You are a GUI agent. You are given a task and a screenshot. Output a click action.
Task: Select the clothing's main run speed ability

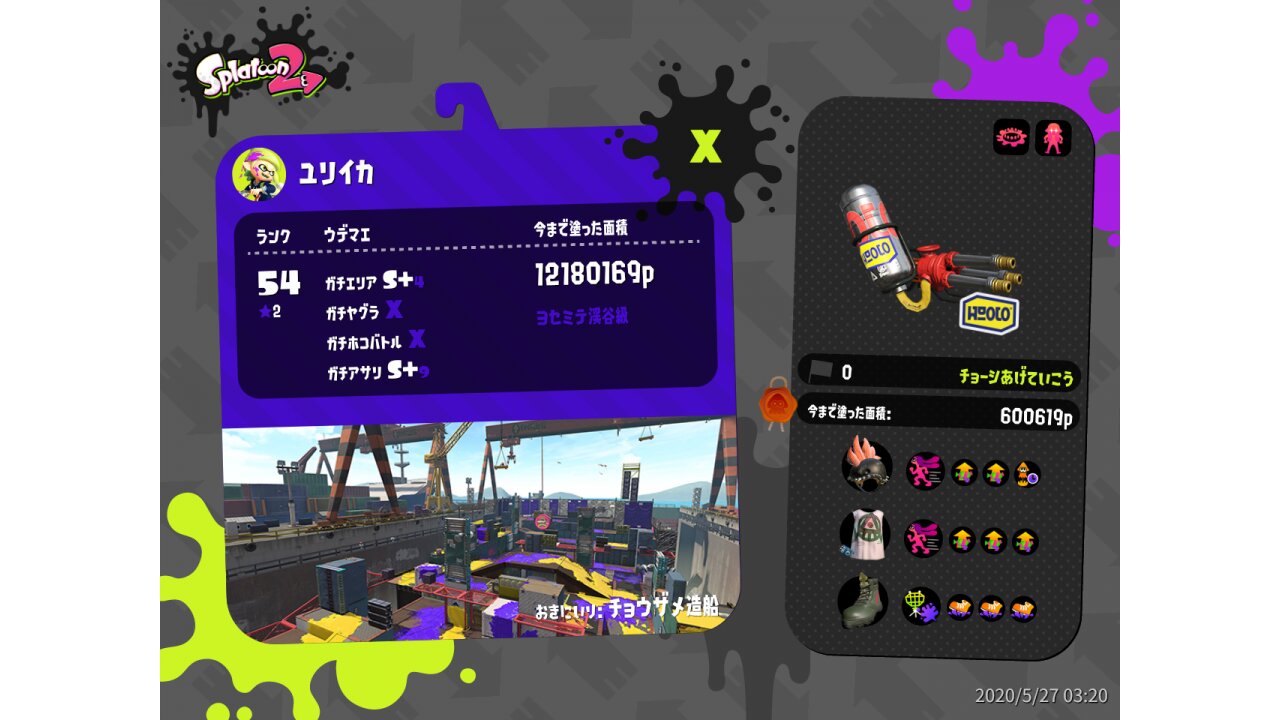click(923, 538)
